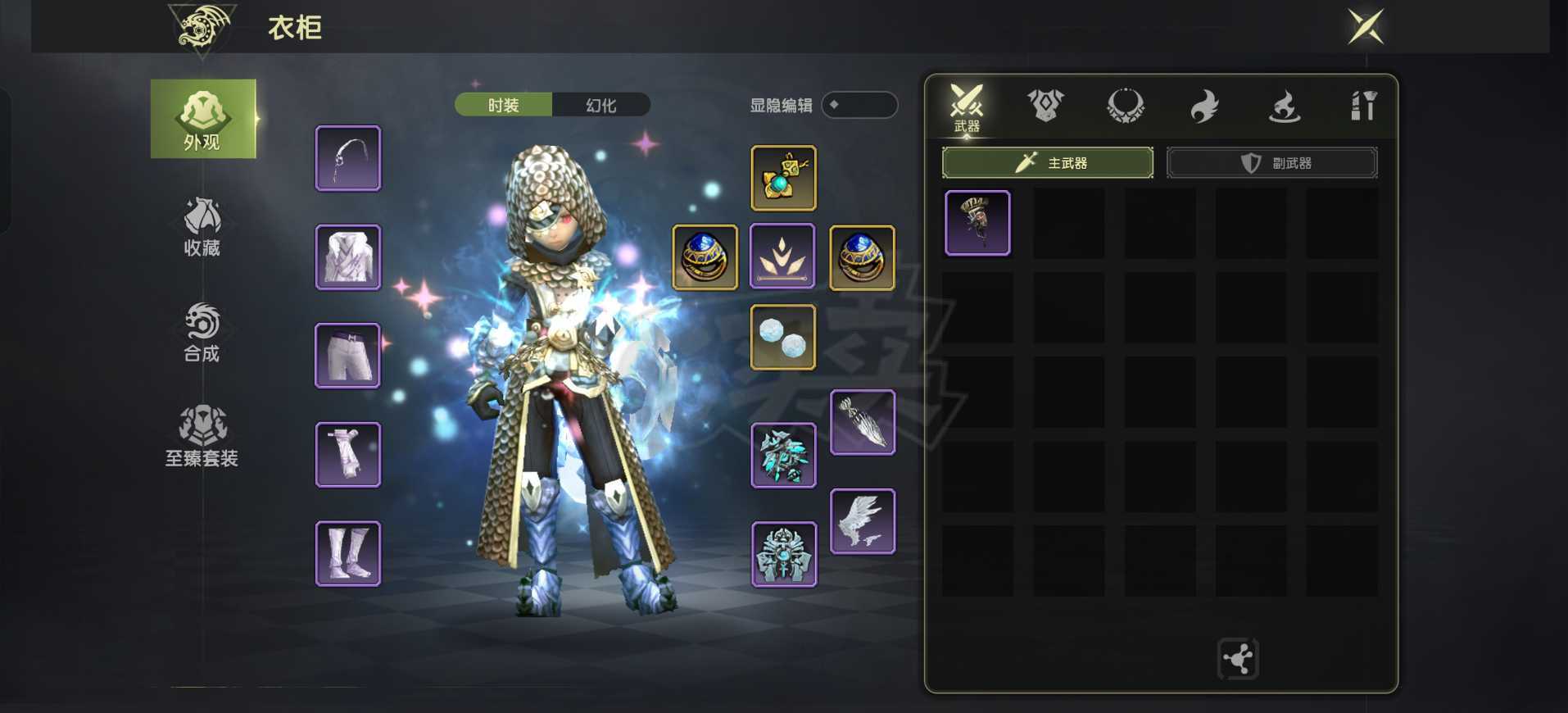Select the 主武器 main weapon filter
Image resolution: width=1568 pixels, height=713 pixels.
pyautogui.click(x=1048, y=163)
